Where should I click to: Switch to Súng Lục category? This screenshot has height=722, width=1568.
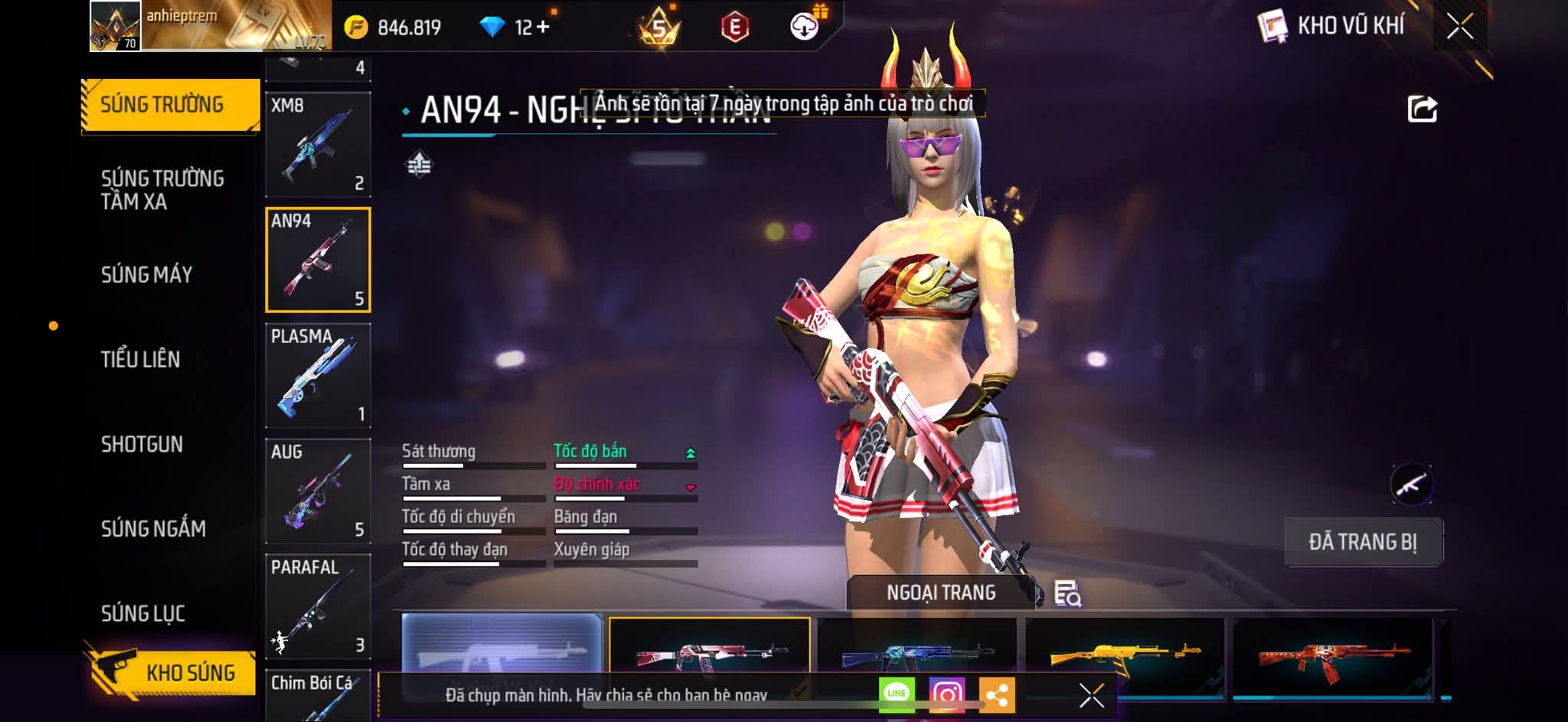(x=143, y=613)
